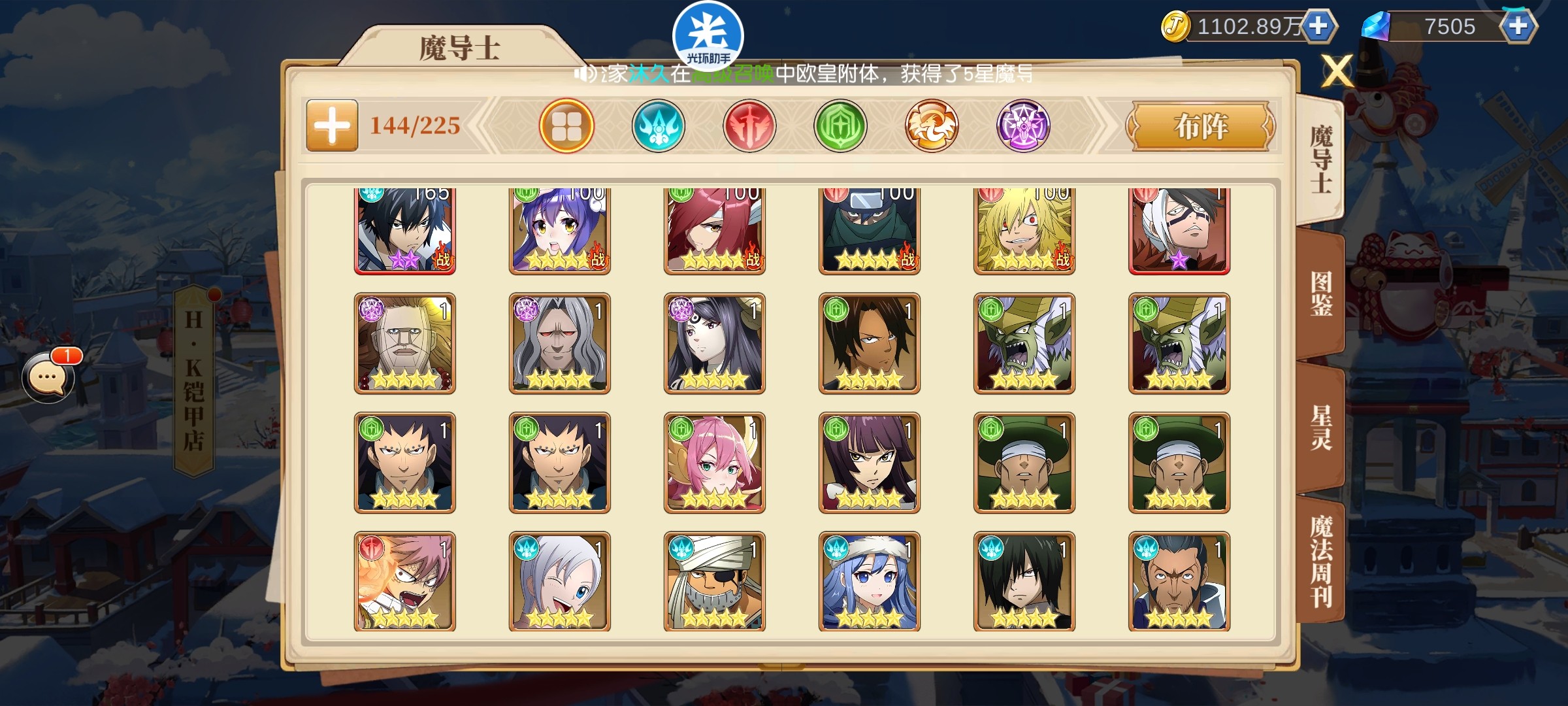1568x706 pixels.
Task: Open the chat bubble with notification
Action: click(x=47, y=377)
